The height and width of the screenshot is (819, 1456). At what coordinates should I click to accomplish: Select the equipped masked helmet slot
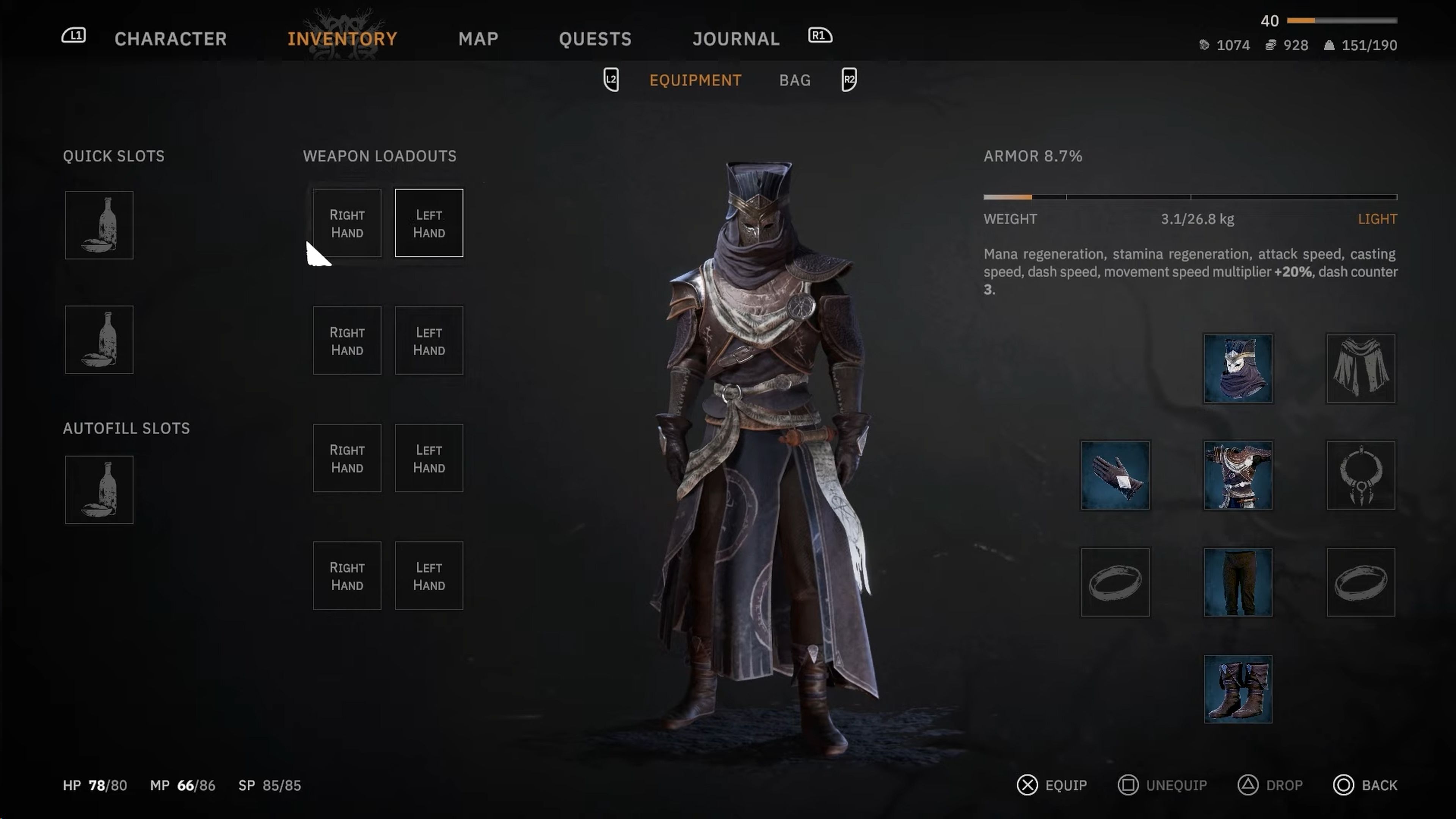click(x=1238, y=369)
